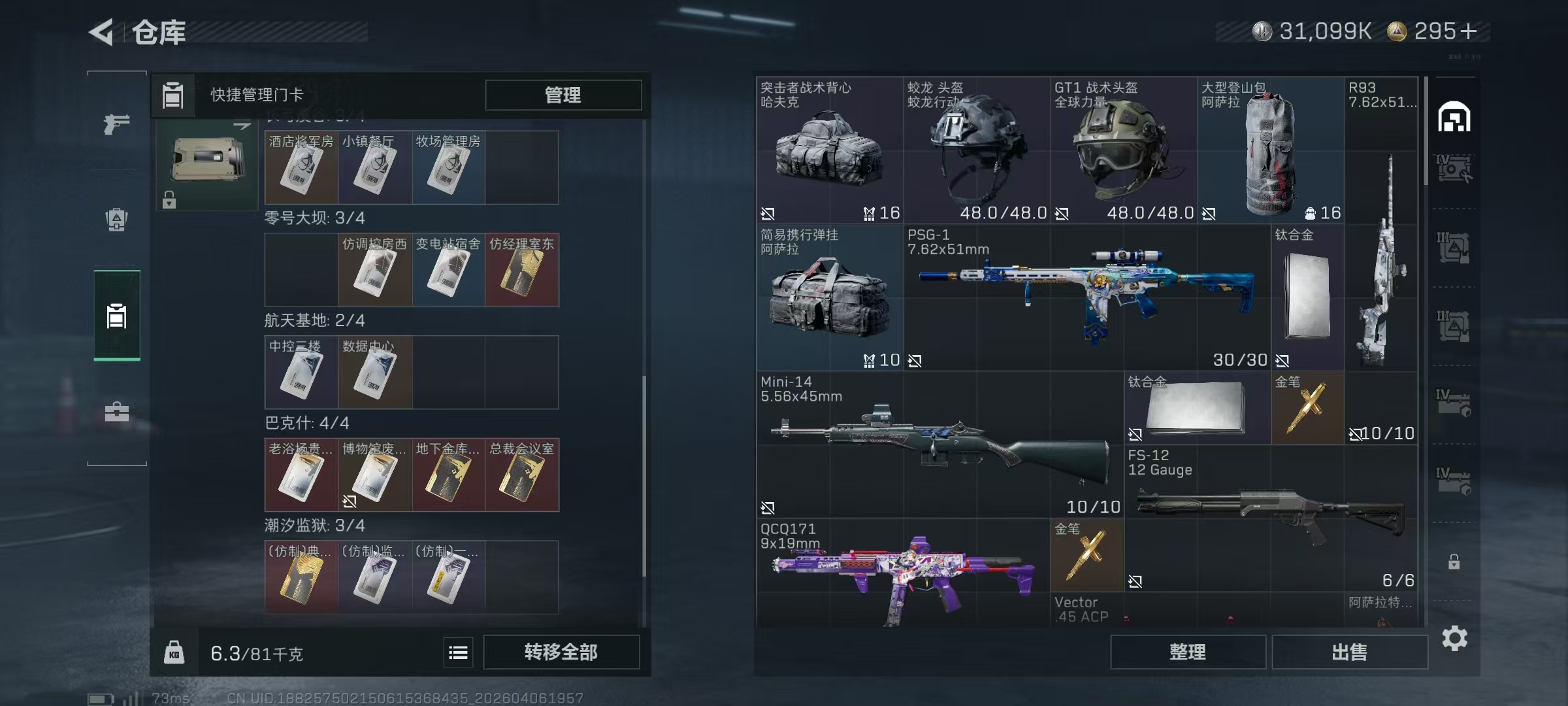Open the gear settings icon
The width and height of the screenshot is (1568, 706).
pos(1454,639)
